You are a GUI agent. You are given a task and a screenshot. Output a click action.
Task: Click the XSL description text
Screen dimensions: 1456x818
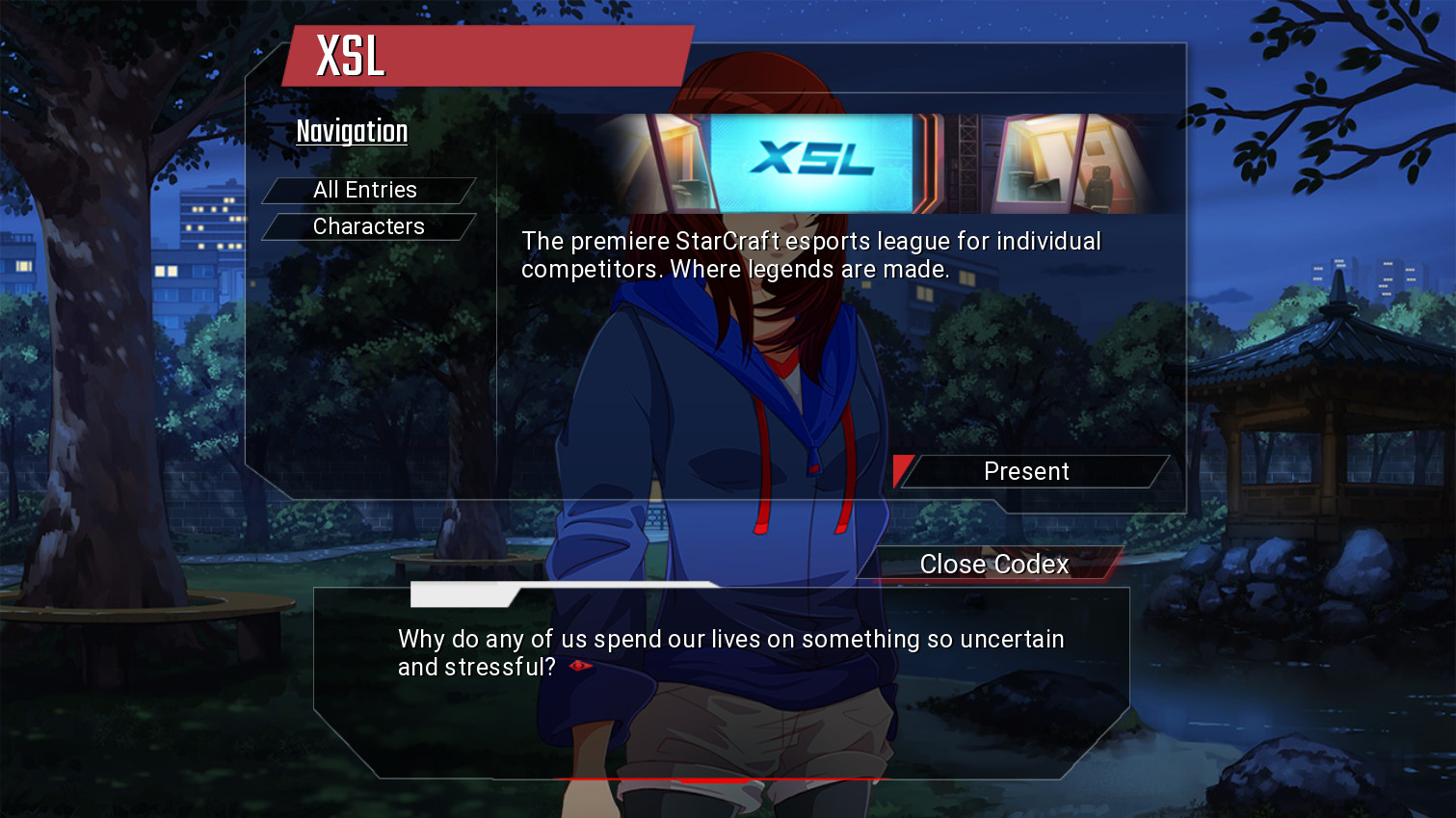[809, 254]
